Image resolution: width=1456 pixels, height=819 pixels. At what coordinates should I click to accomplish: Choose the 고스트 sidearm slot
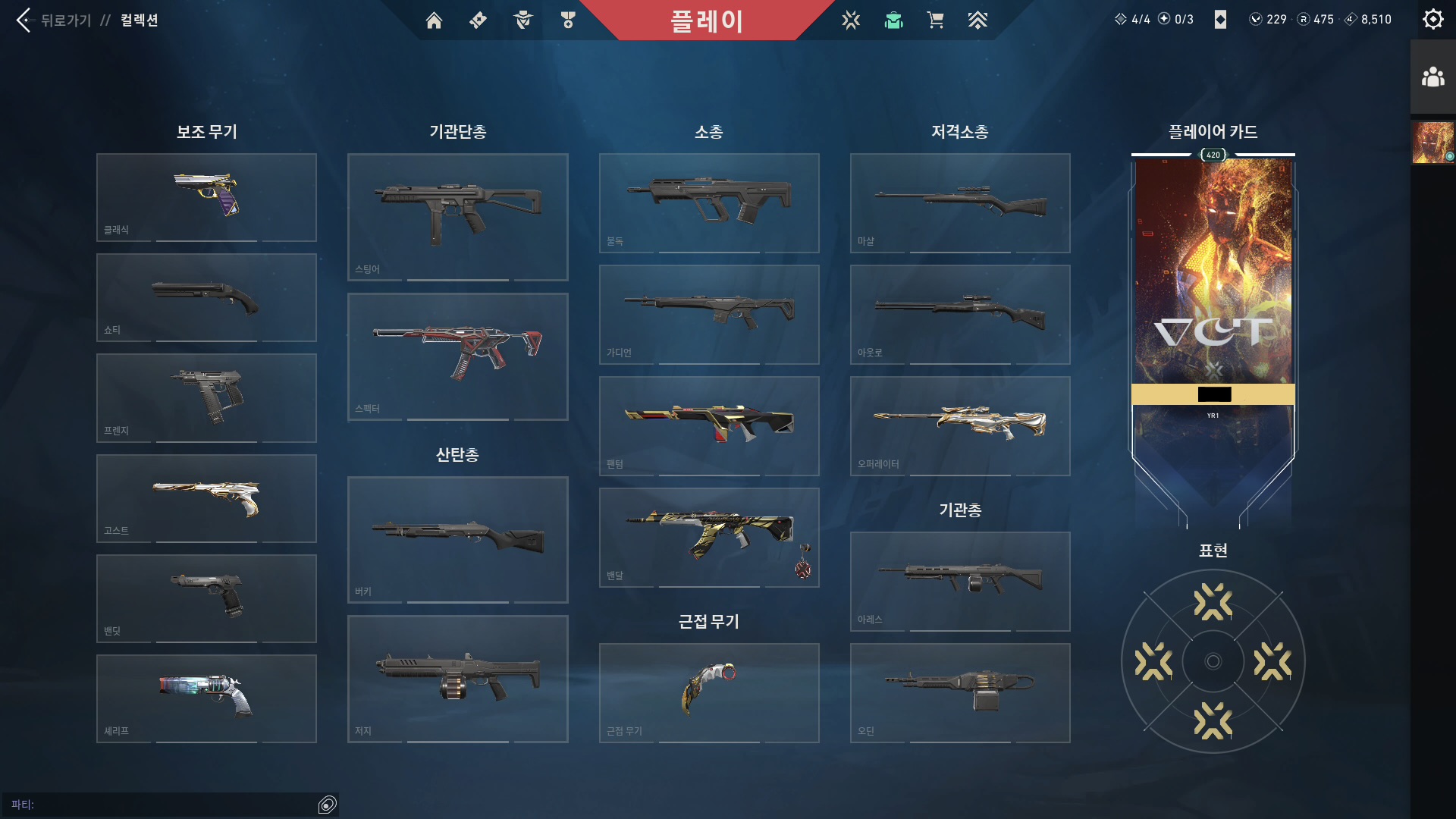(206, 498)
